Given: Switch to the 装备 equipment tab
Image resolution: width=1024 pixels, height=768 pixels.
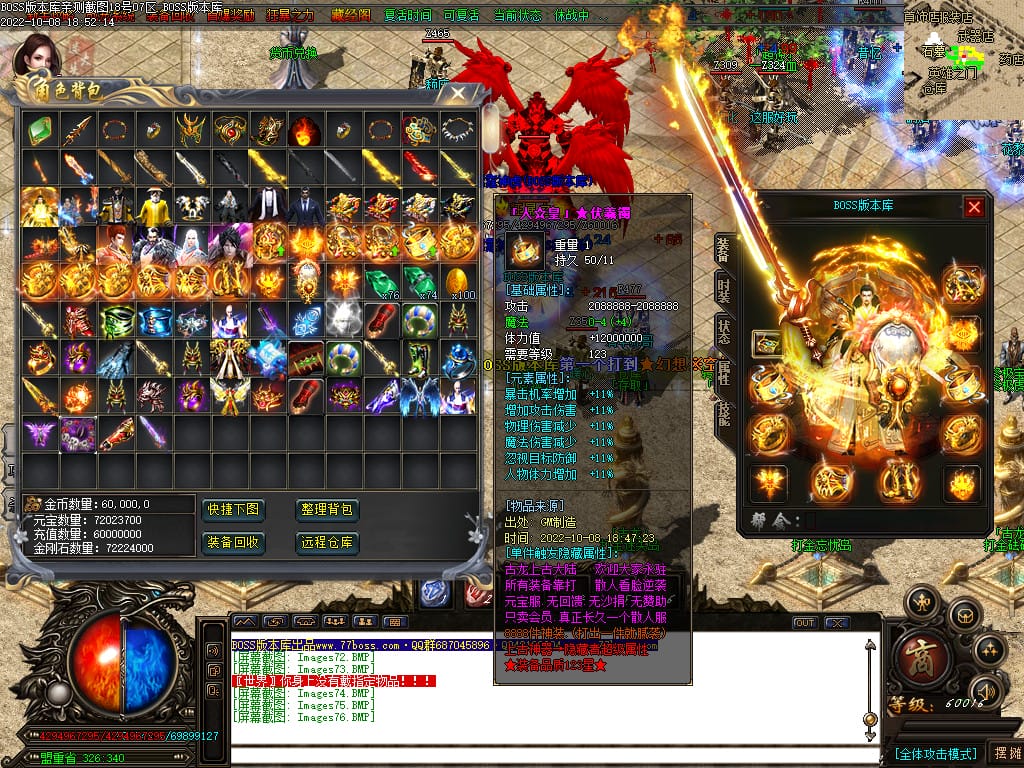Looking at the screenshot, I should 724,251.
